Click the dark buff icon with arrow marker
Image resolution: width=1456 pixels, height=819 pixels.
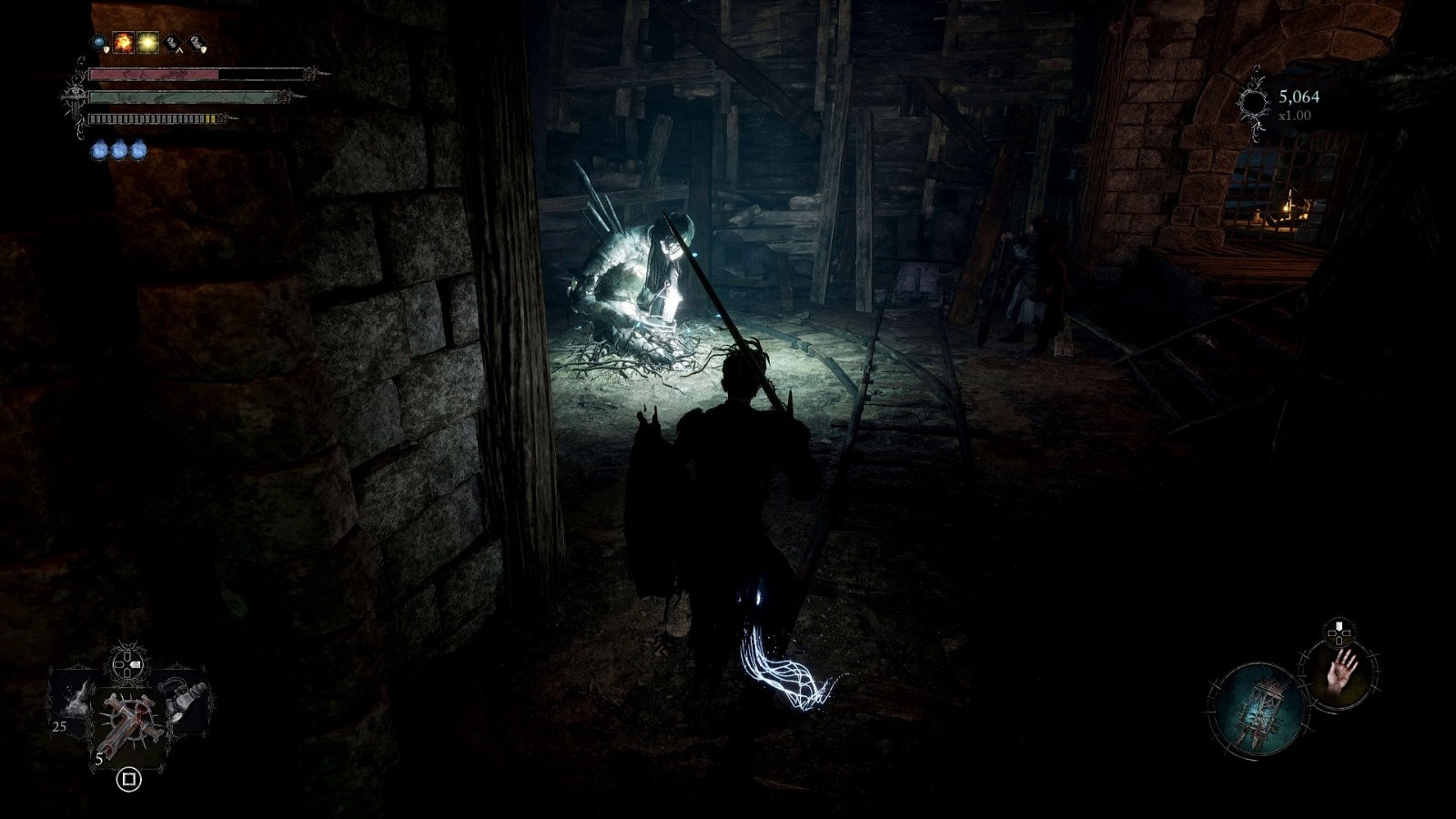173,44
